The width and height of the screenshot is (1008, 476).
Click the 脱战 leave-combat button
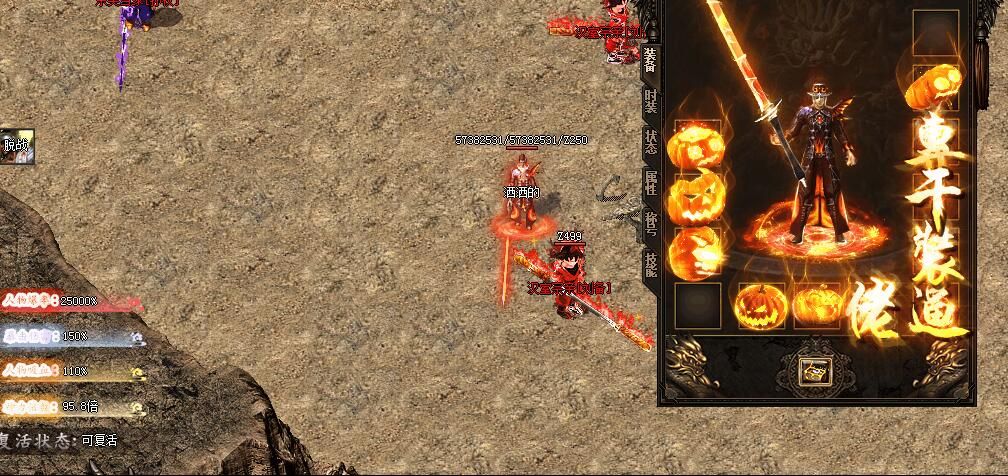17,145
